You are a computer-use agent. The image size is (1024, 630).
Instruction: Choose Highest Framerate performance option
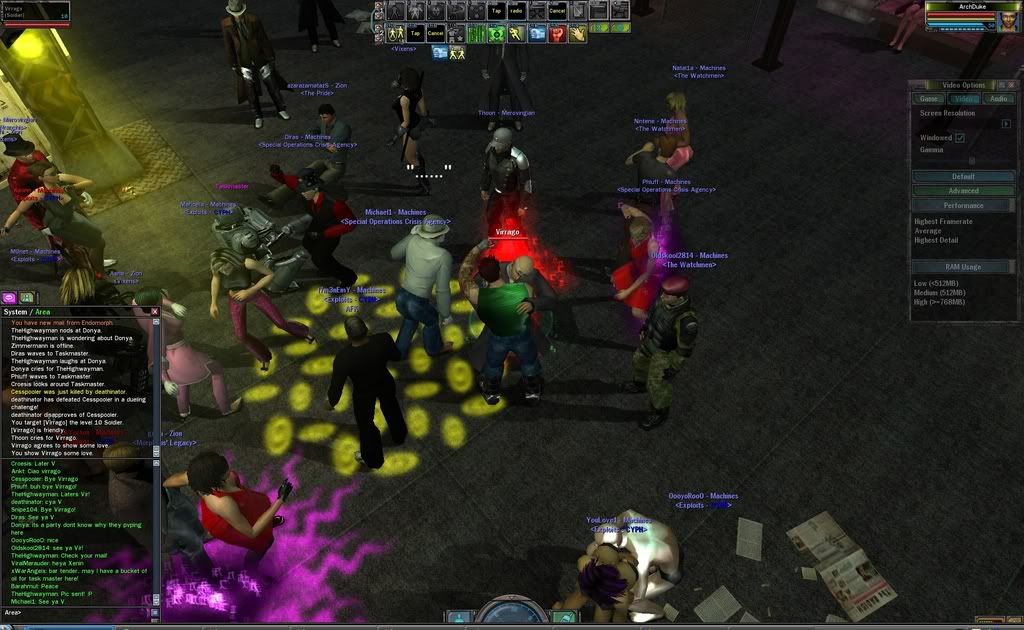coord(943,221)
